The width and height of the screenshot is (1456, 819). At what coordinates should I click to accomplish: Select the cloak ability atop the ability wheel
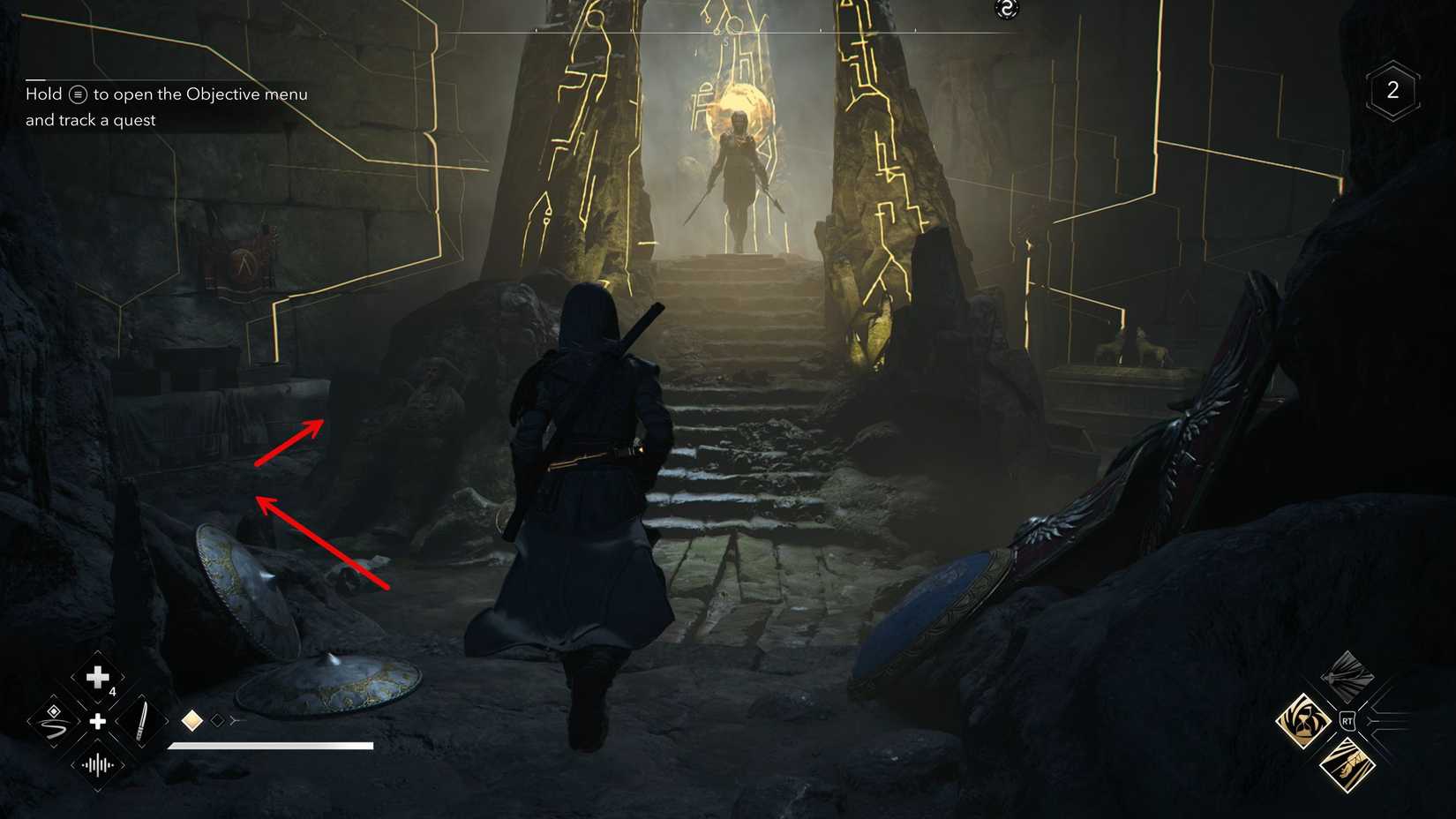coord(1347,676)
